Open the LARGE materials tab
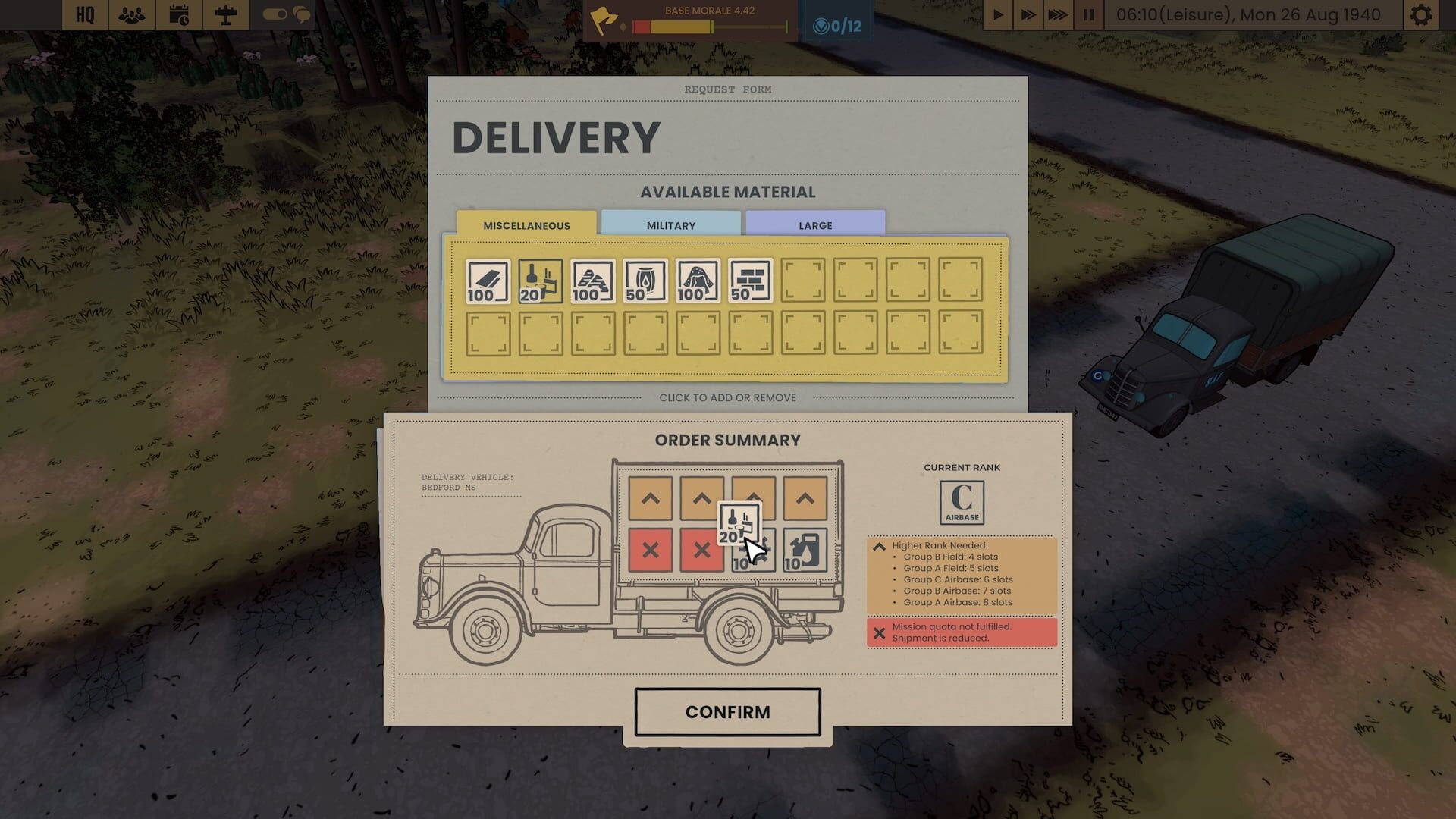This screenshot has height=819, width=1456. [814, 224]
